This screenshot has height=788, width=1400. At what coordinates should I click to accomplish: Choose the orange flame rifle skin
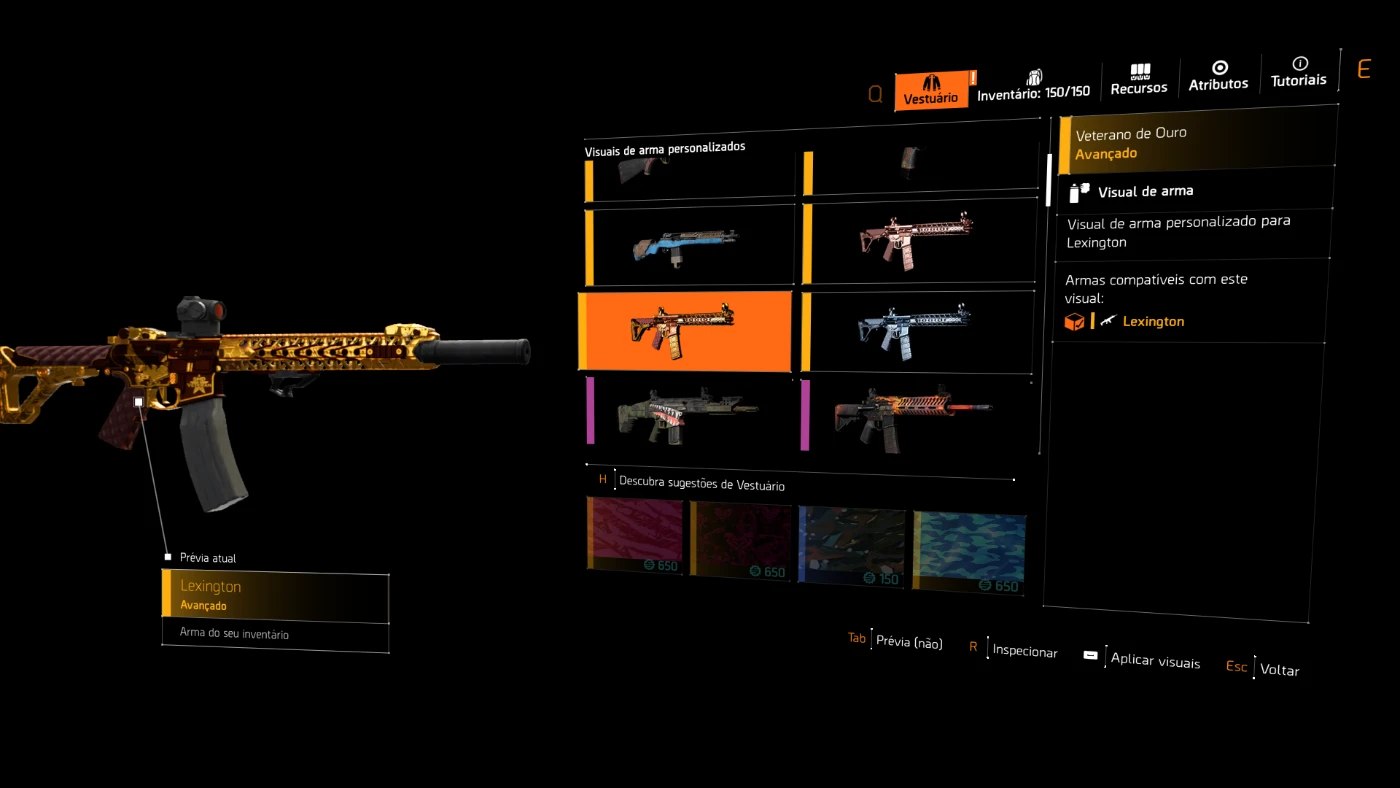(x=915, y=414)
